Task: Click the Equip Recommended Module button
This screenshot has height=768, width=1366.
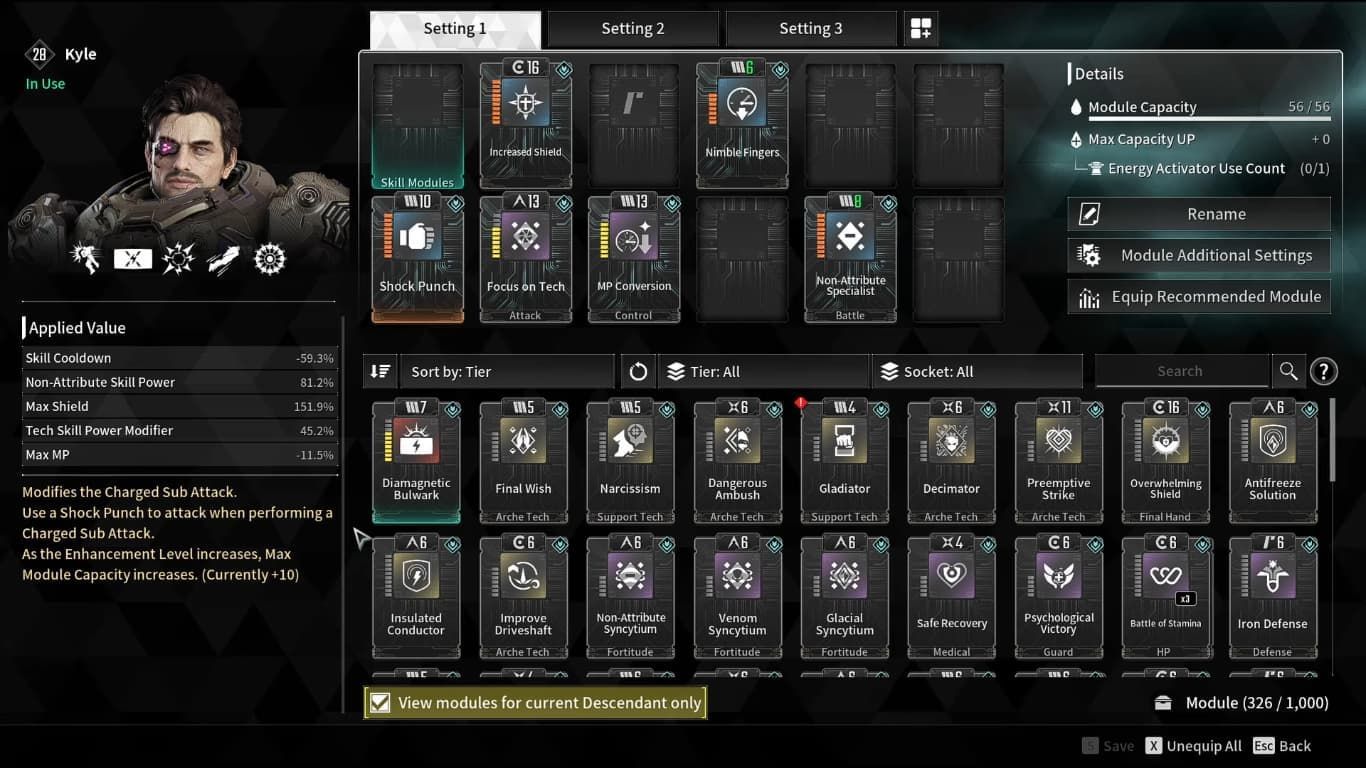Action: point(1198,296)
